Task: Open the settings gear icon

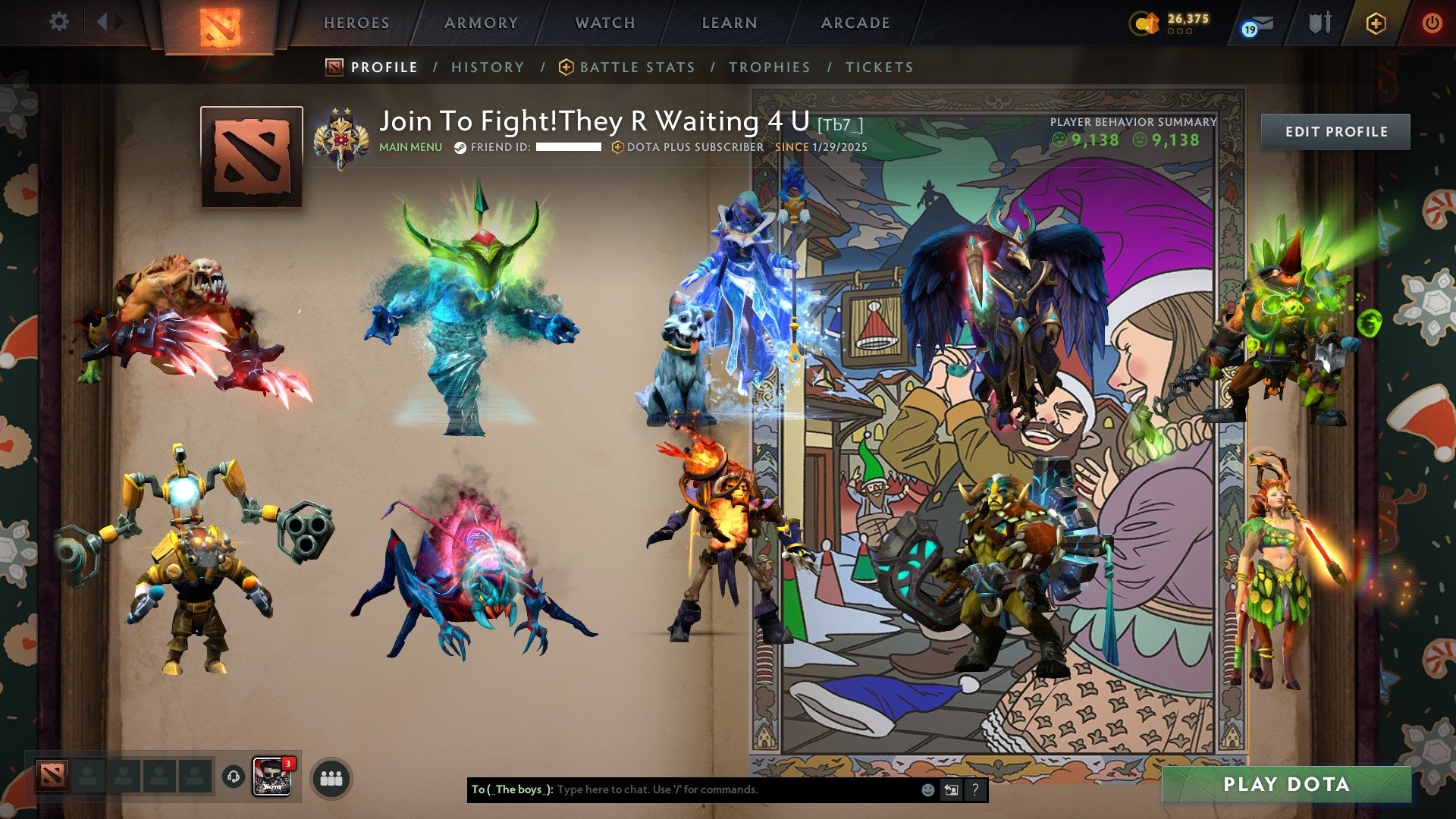Action: [x=58, y=22]
